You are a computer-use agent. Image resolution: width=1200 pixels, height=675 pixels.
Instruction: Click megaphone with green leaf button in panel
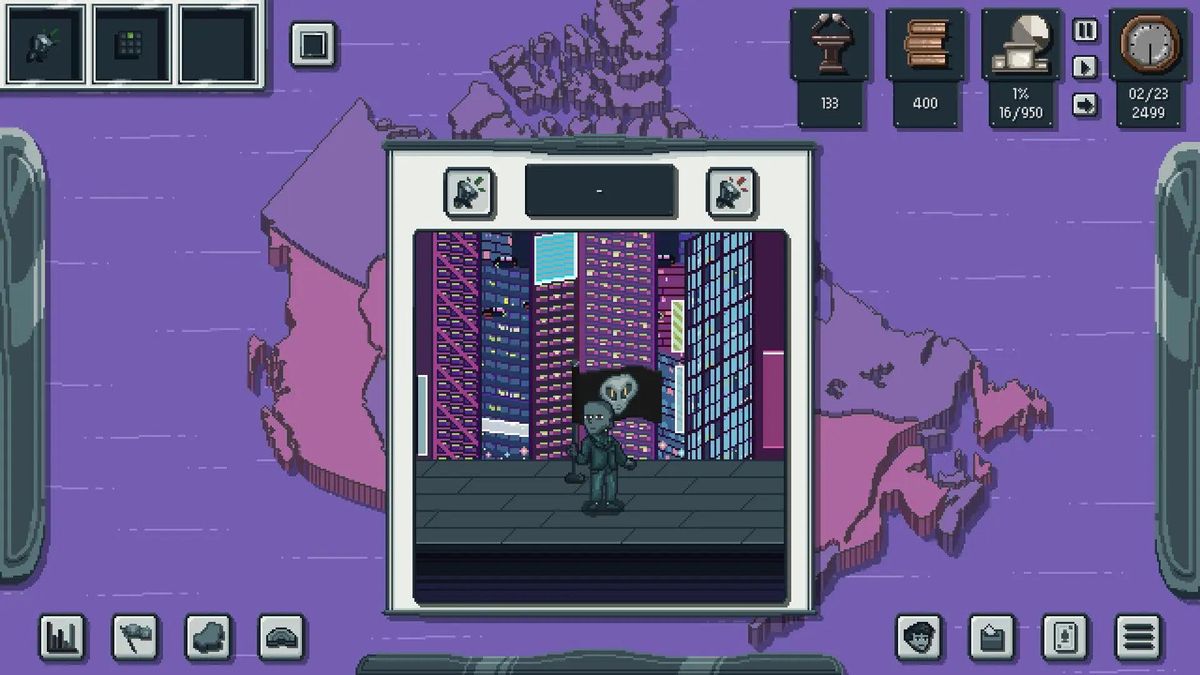[469, 192]
